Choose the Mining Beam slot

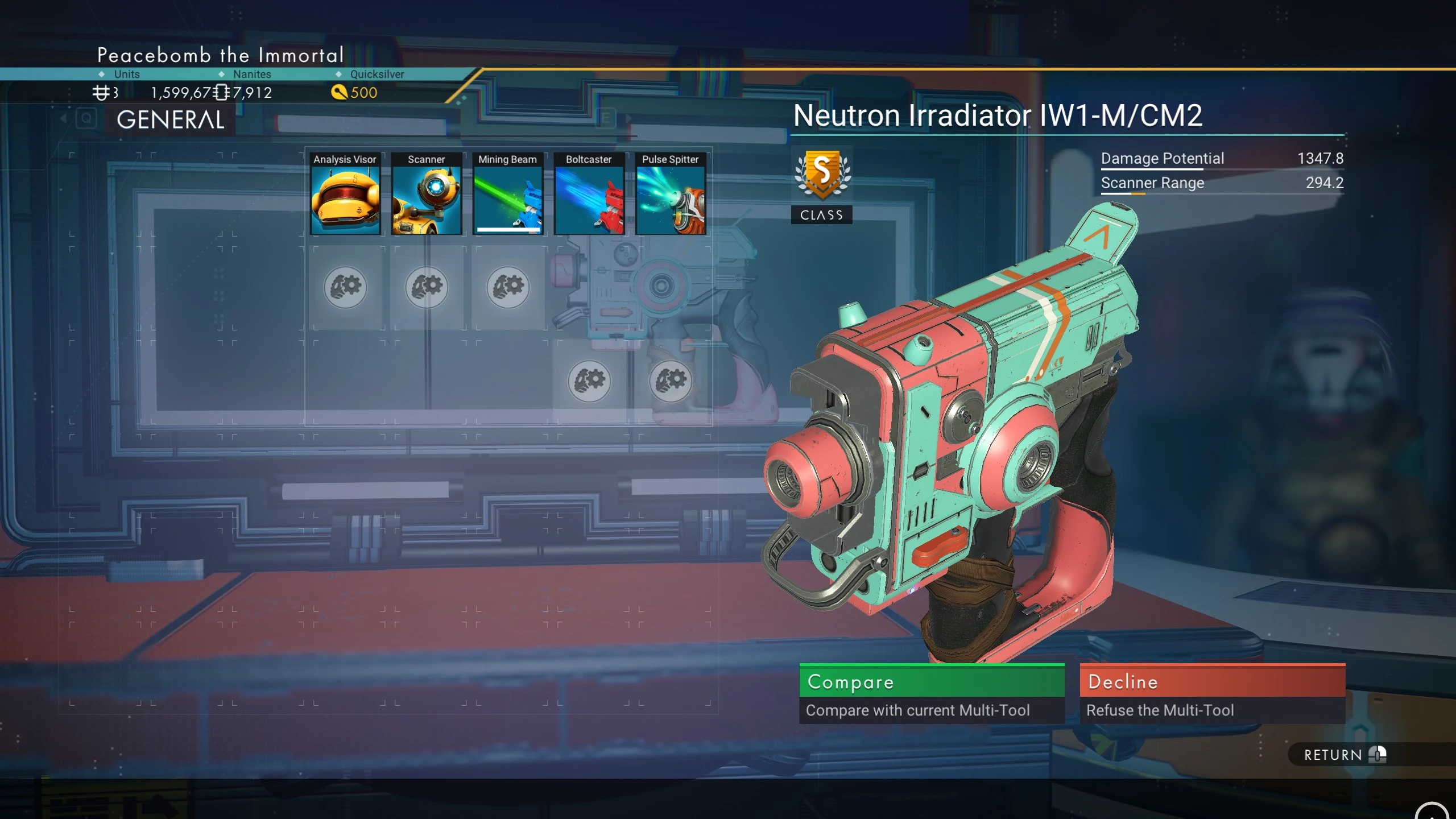click(507, 194)
